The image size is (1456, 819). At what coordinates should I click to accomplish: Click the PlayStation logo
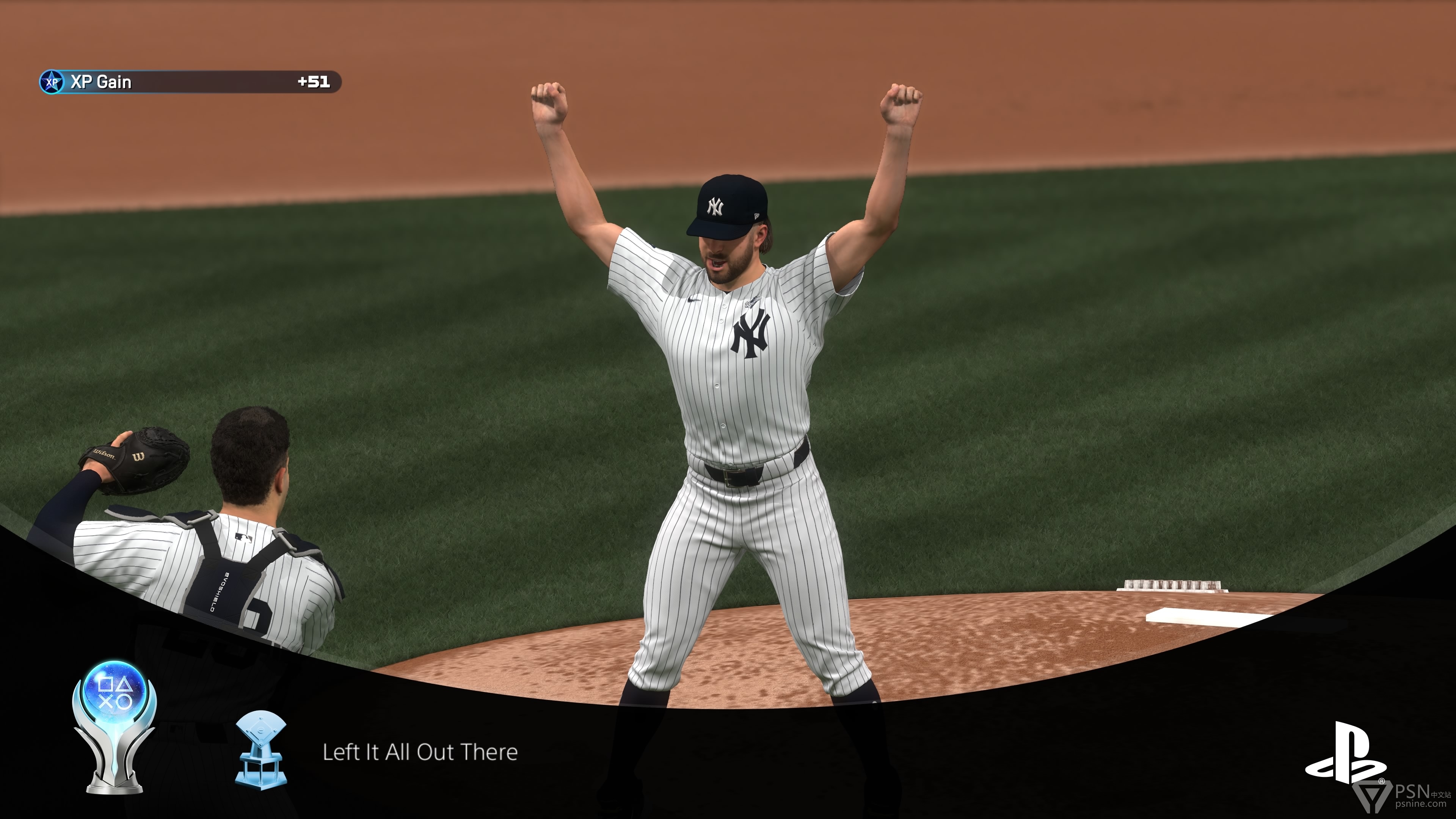1345,754
